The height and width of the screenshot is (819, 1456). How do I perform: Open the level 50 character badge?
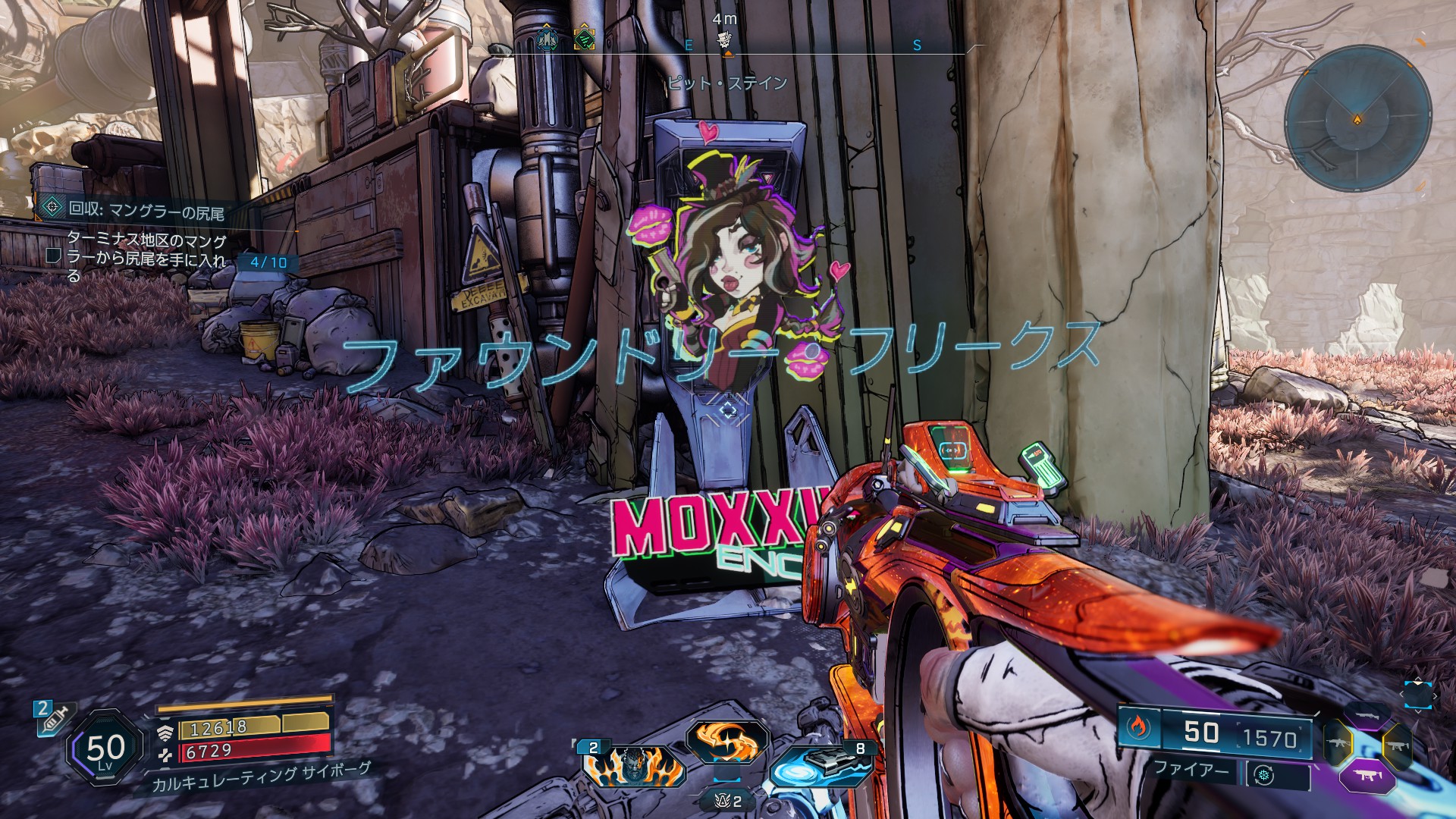(105, 750)
